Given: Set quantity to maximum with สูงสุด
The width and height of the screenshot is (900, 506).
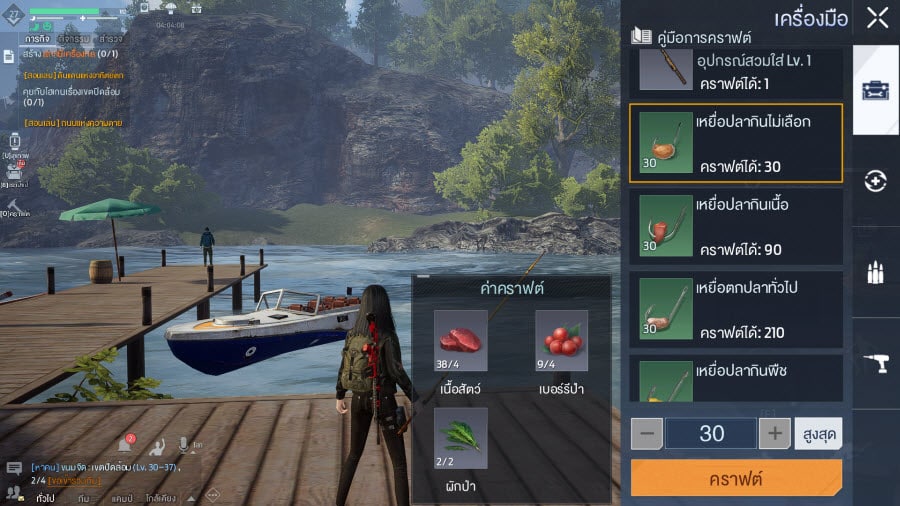Looking at the screenshot, I should (818, 433).
